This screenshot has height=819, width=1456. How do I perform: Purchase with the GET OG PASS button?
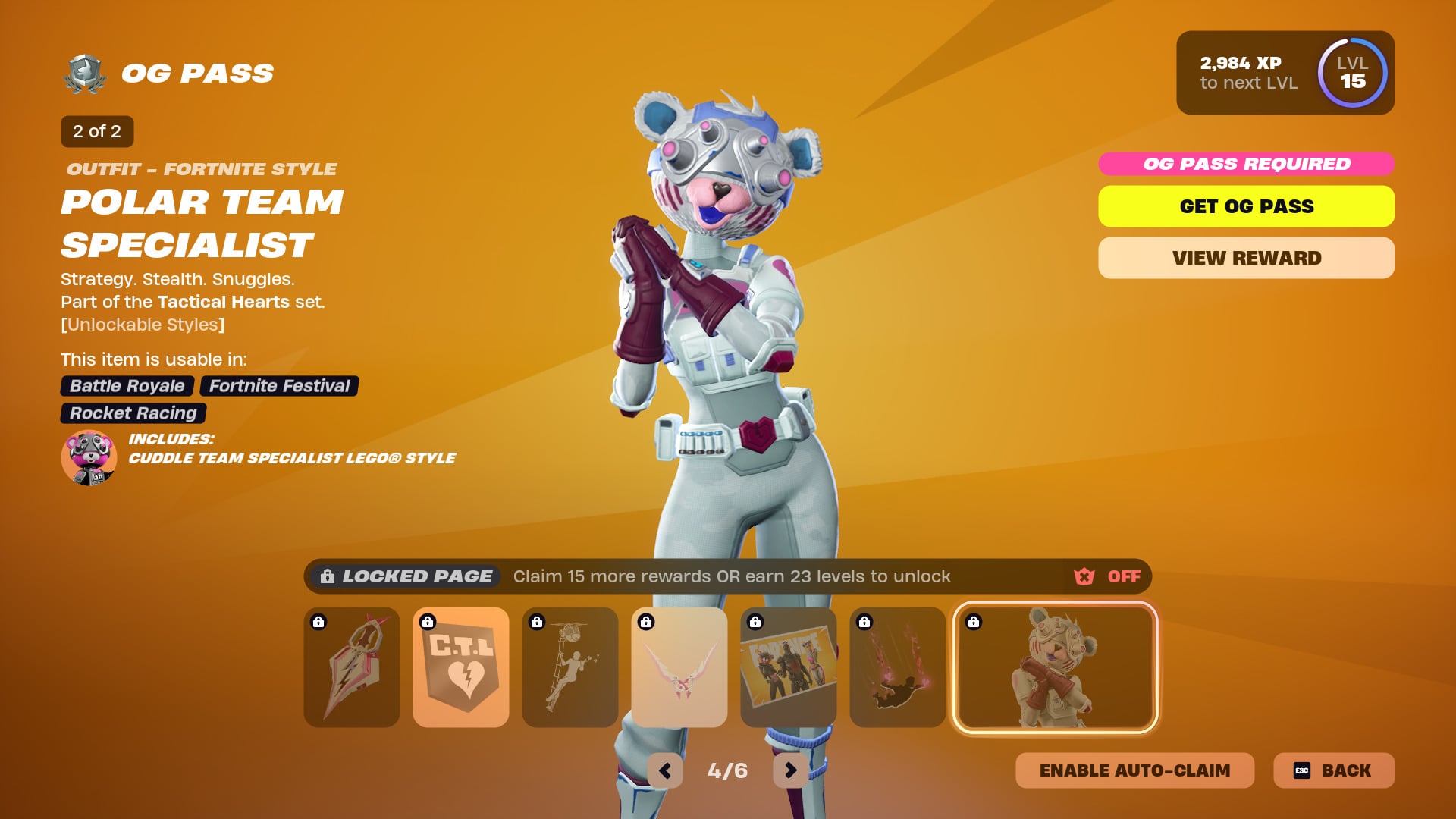(1246, 206)
